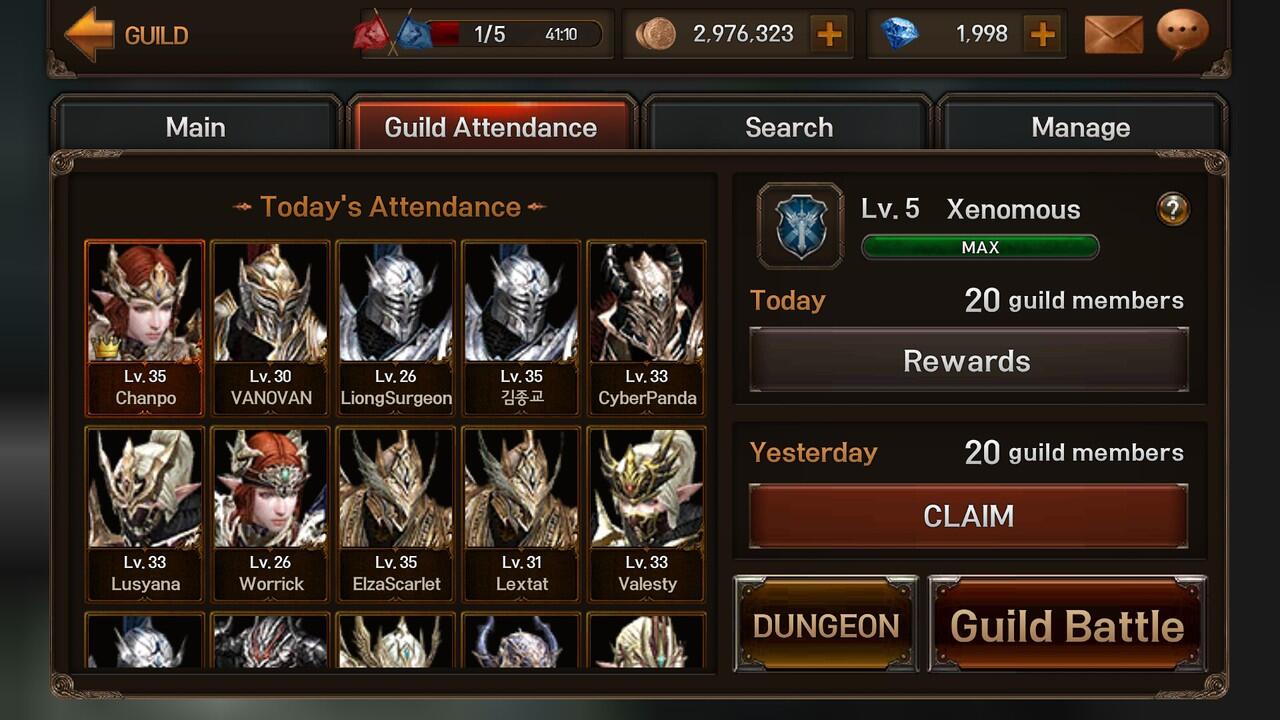This screenshot has height=720, width=1280.
Task: Open the chat speech bubble
Action: (x=1182, y=33)
